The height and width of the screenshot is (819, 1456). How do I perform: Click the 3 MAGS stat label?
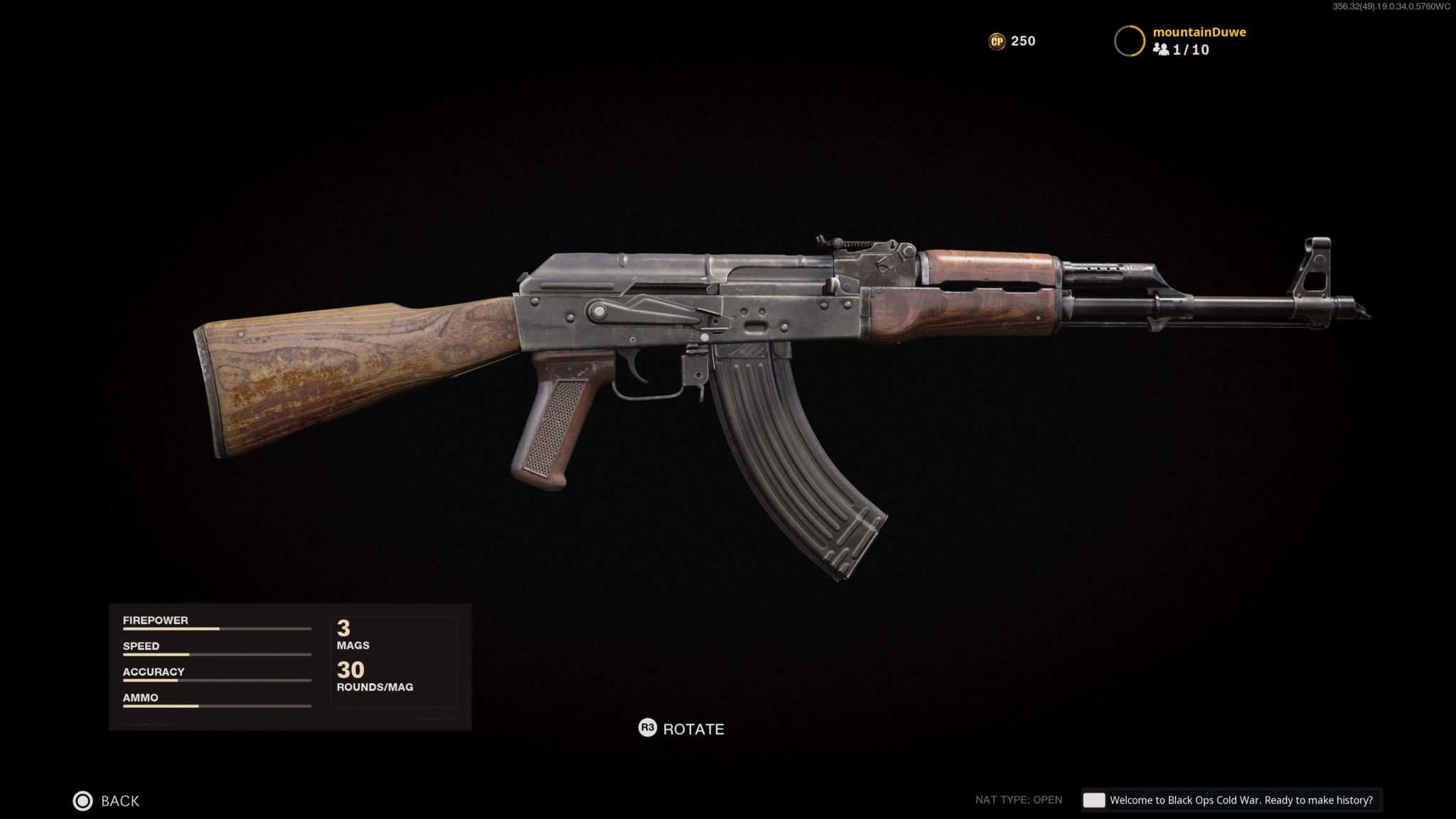(x=353, y=635)
